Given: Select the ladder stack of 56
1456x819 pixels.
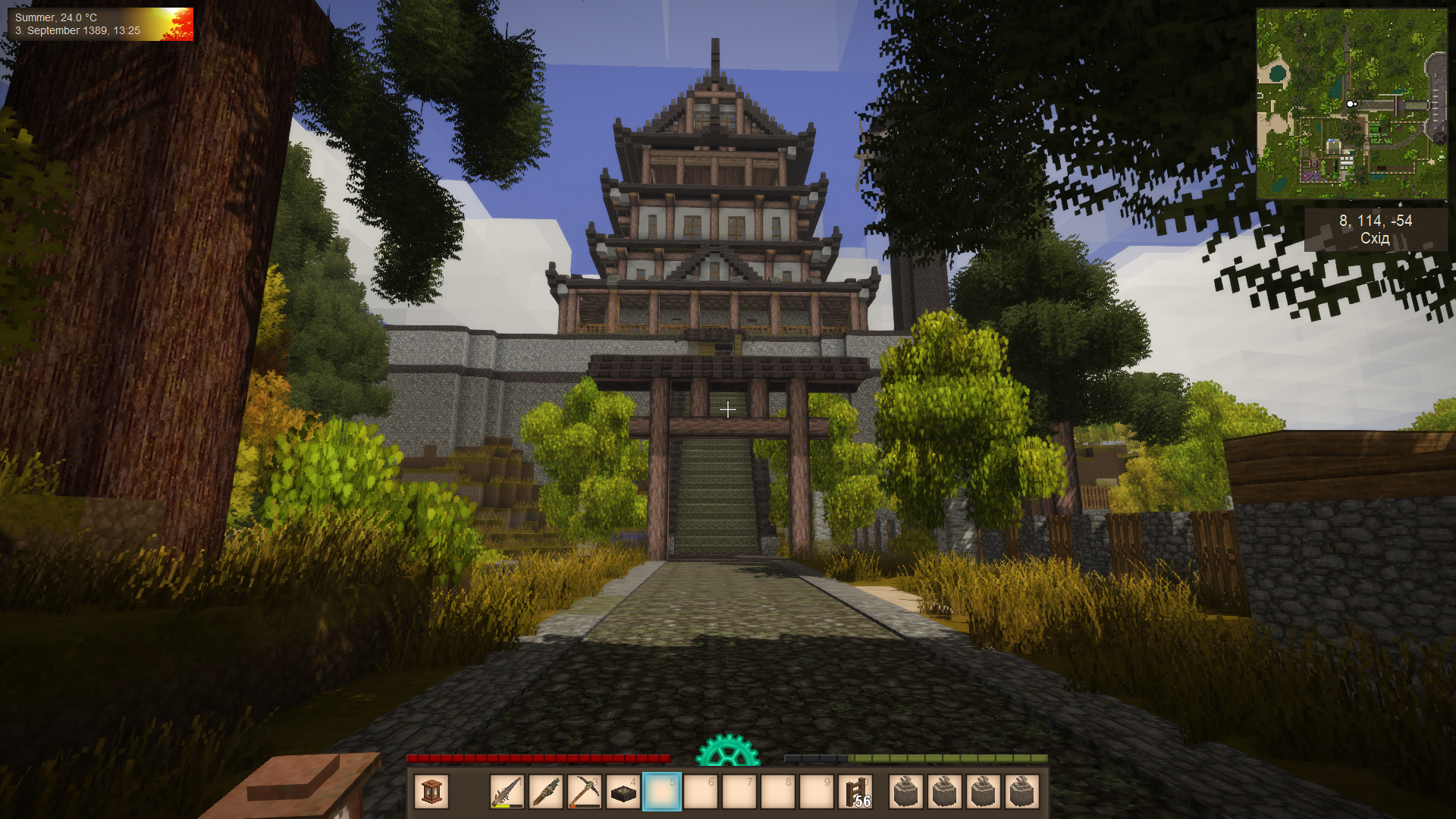Looking at the screenshot, I should (856, 792).
